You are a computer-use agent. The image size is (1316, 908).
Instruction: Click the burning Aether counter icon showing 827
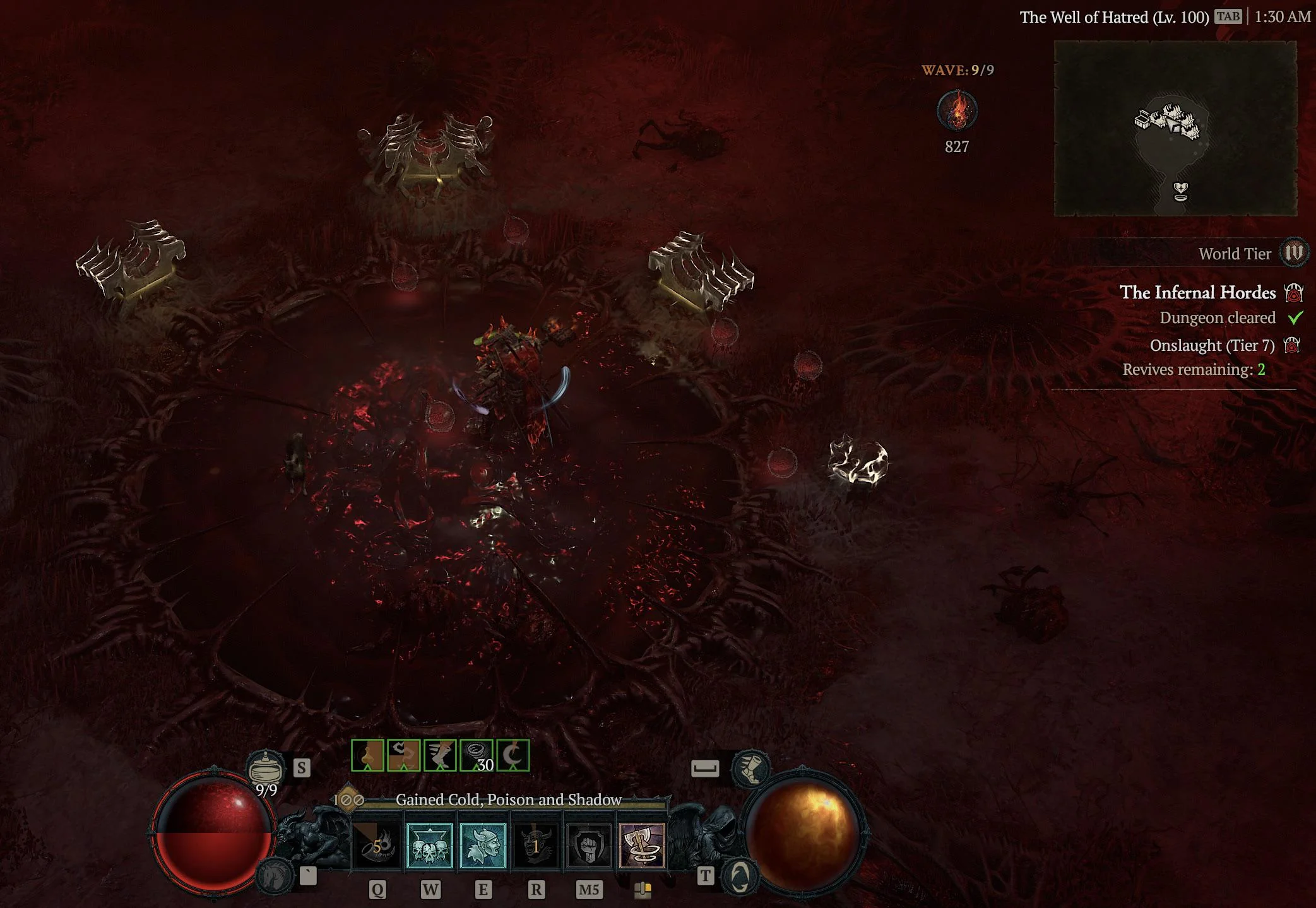[x=957, y=109]
